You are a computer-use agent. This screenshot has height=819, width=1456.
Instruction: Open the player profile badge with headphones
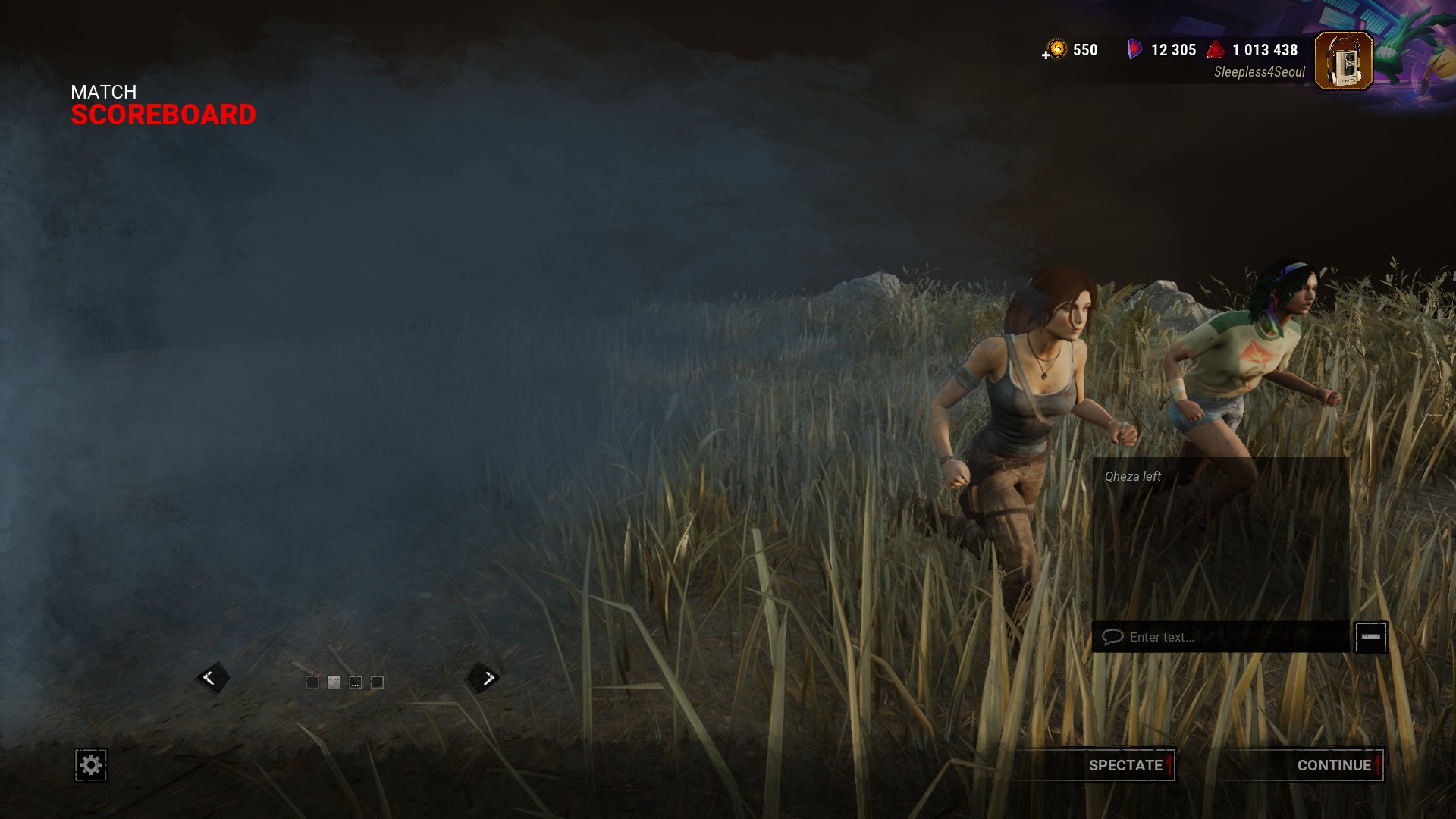(1343, 61)
